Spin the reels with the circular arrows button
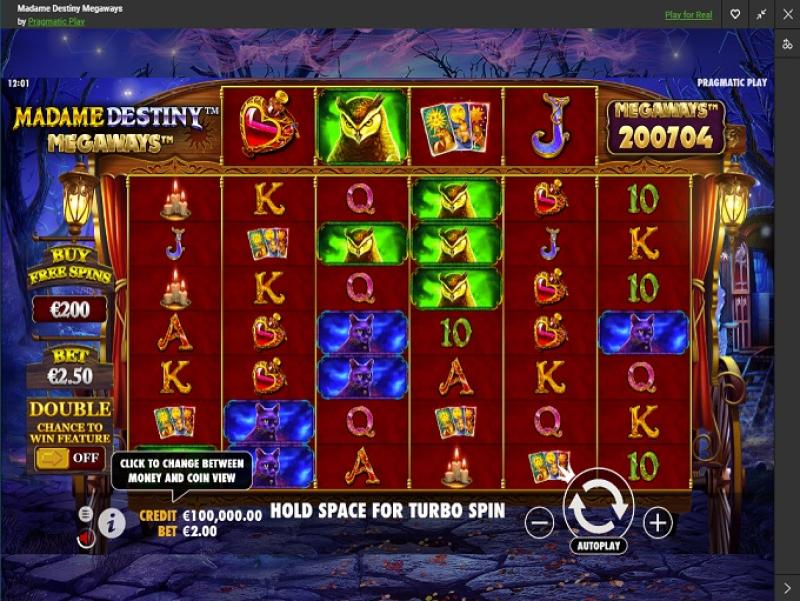Screen dimensions: 800x601 pyautogui.click(x=598, y=505)
